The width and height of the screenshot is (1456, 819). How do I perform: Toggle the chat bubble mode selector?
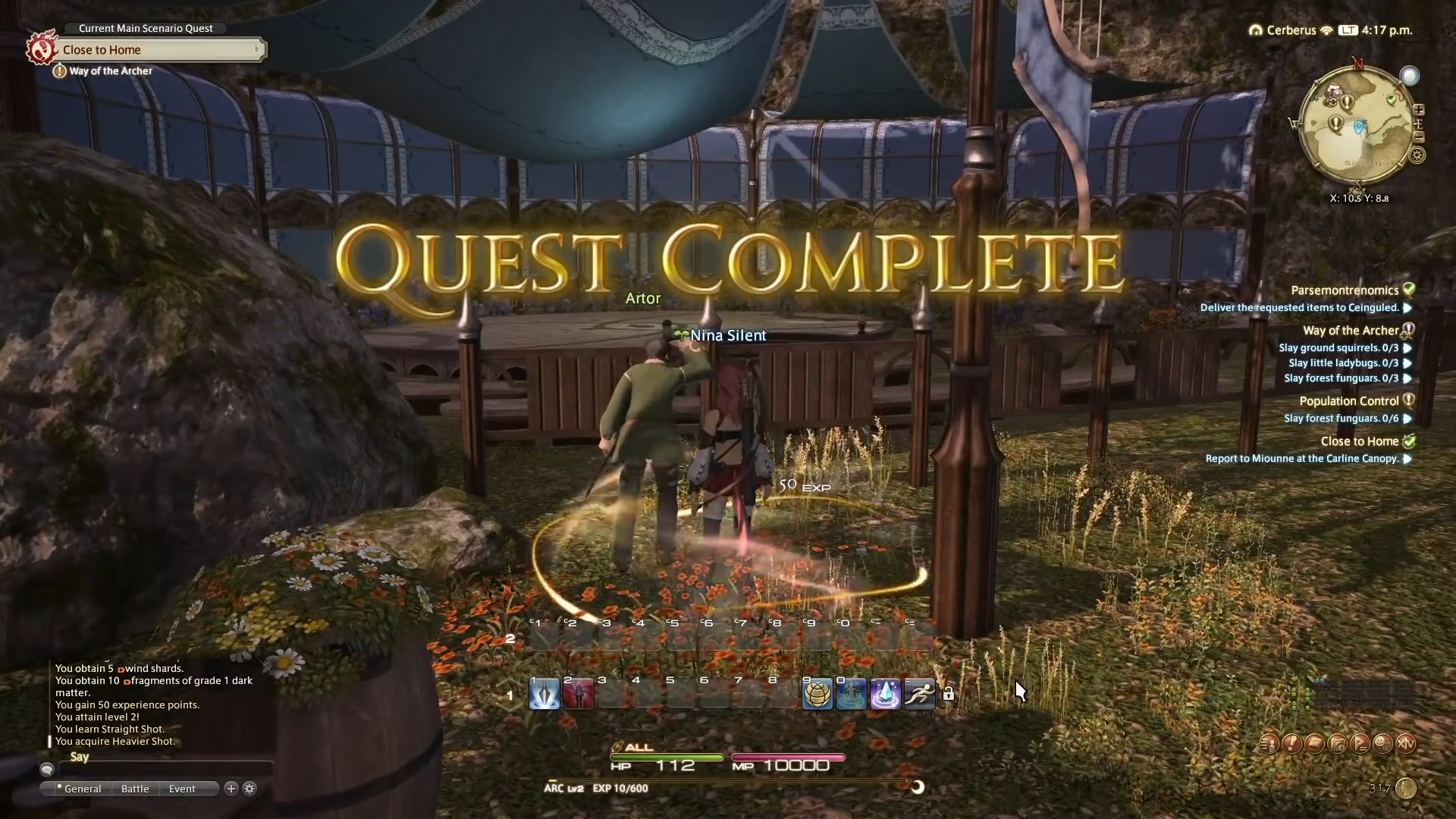pos(47,770)
